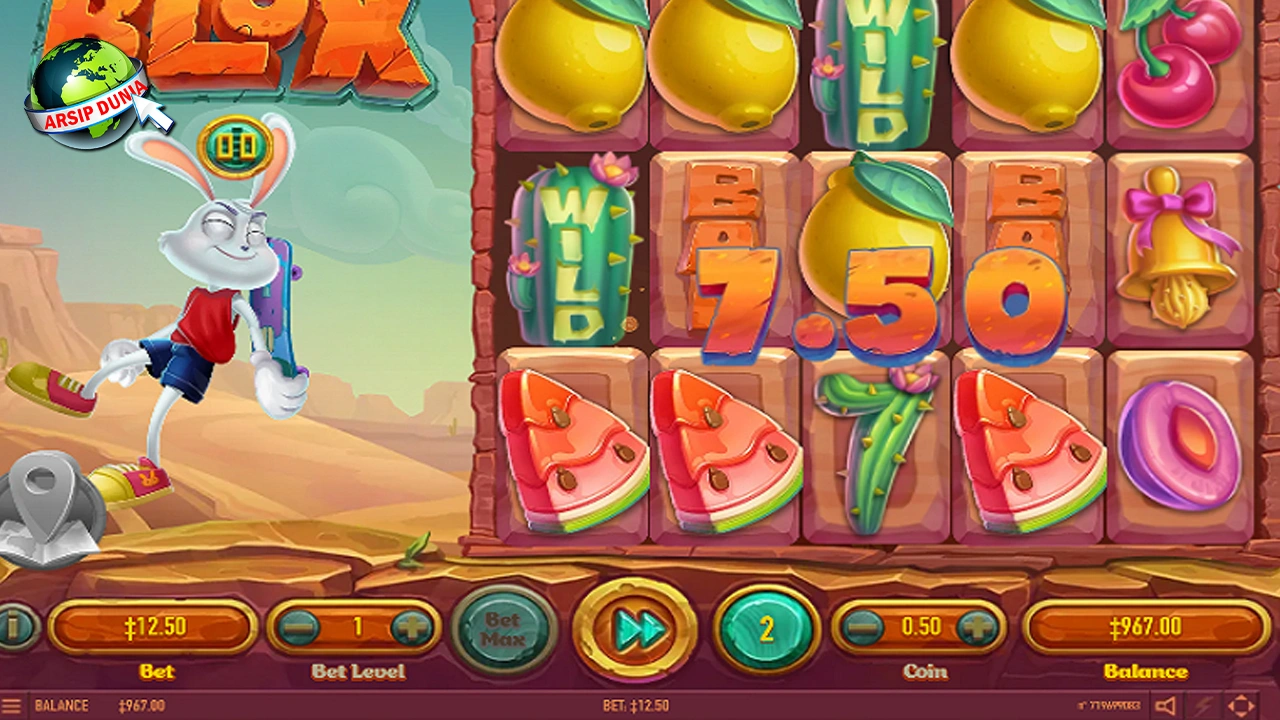1280x720 pixels.
Task: Activate the green autoplay button showing 2
Action: [x=767, y=629]
